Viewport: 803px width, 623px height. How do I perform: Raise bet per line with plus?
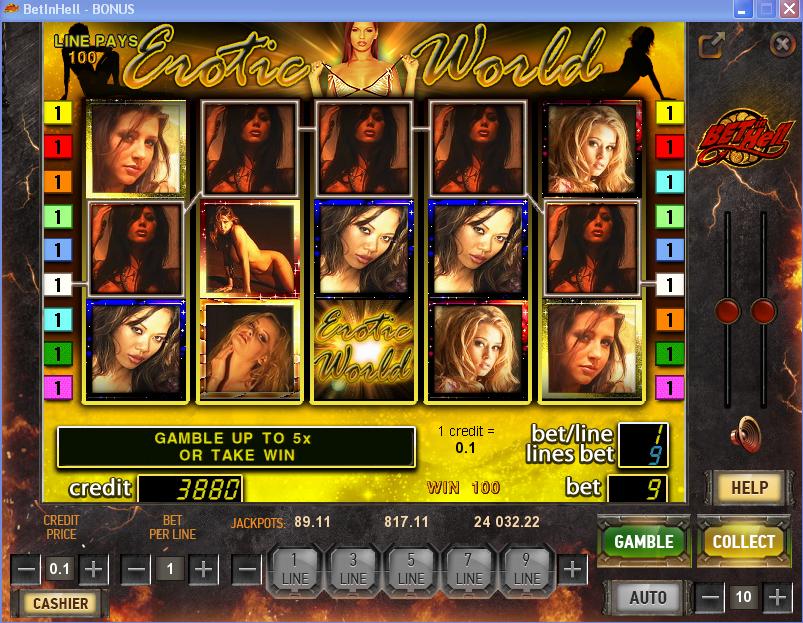204,569
